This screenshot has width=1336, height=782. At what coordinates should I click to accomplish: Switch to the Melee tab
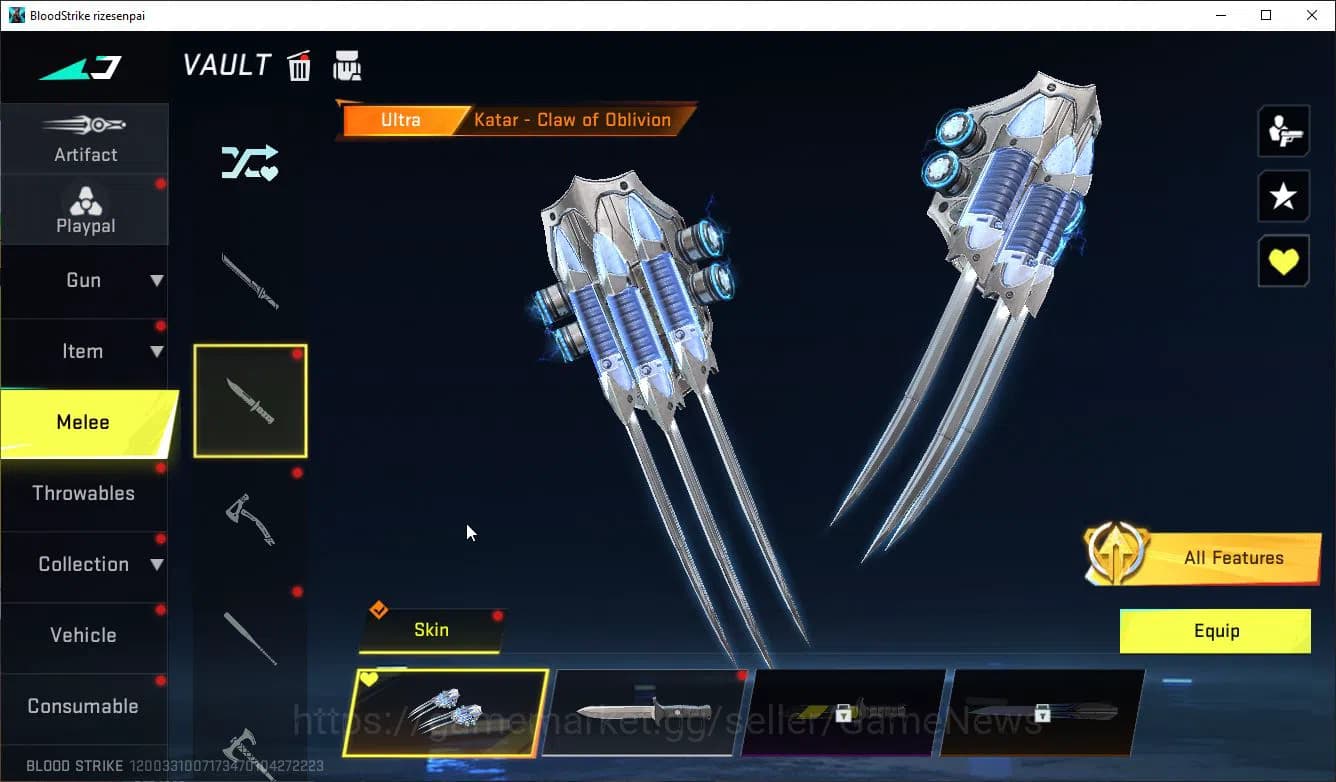point(85,422)
